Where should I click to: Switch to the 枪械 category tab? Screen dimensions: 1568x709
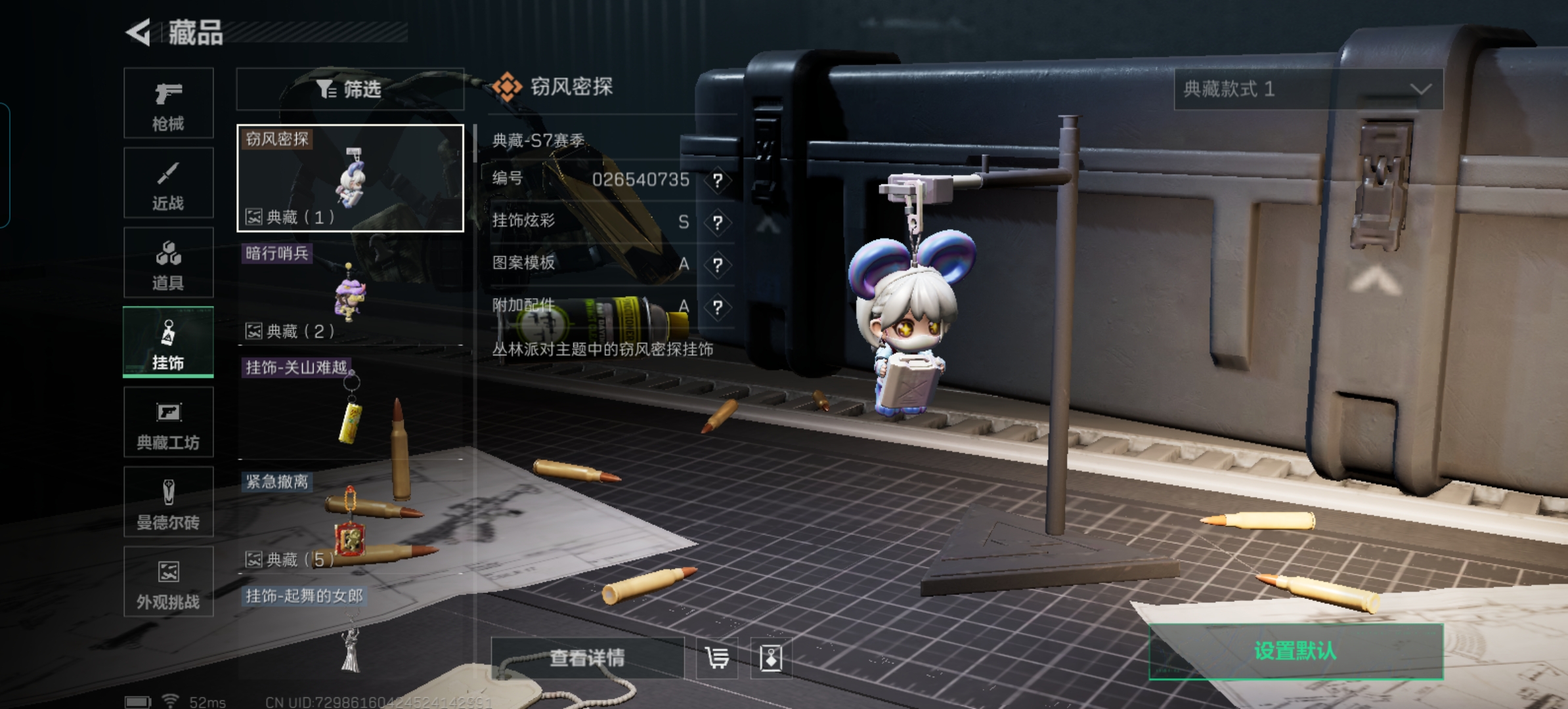(x=169, y=104)
